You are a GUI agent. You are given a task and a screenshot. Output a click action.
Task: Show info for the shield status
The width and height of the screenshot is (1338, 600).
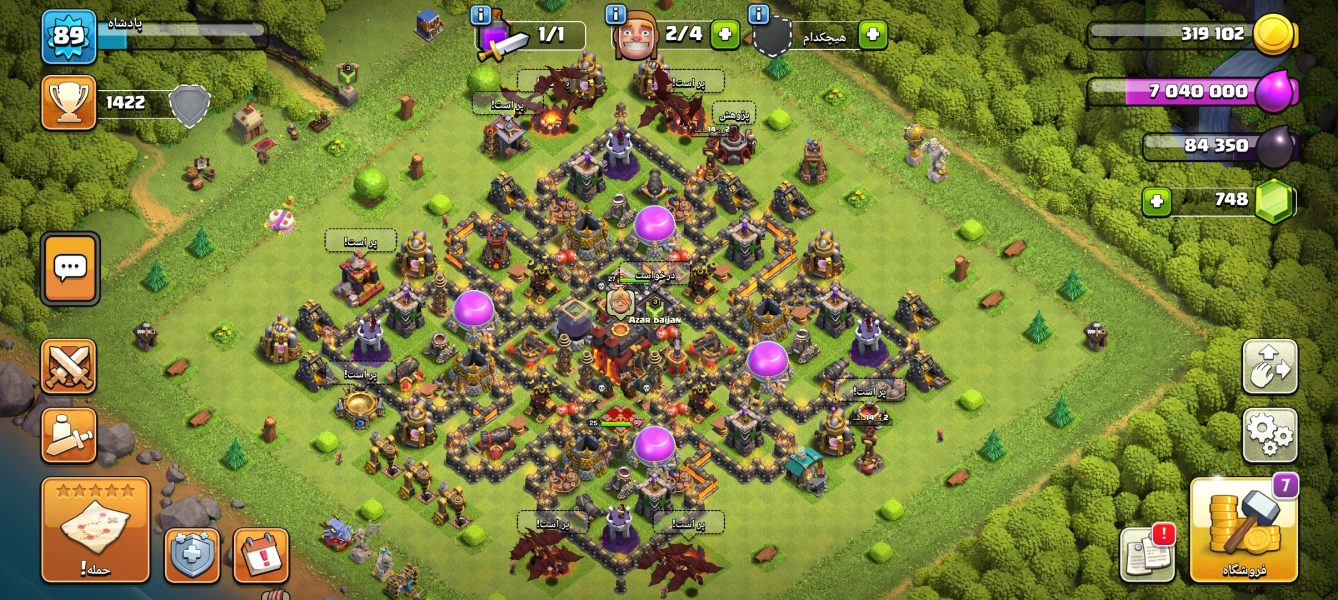(758, 15)
